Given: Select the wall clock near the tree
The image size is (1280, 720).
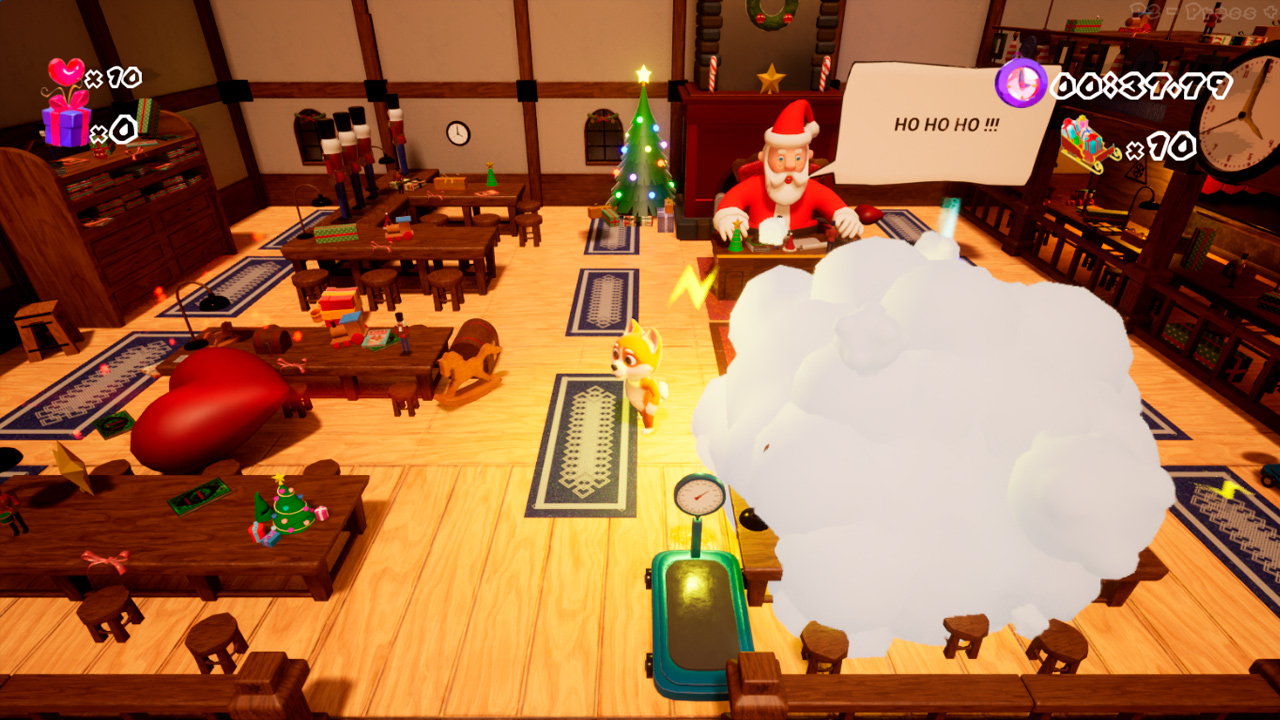Looking at the screenshot, I should [457, 131].
